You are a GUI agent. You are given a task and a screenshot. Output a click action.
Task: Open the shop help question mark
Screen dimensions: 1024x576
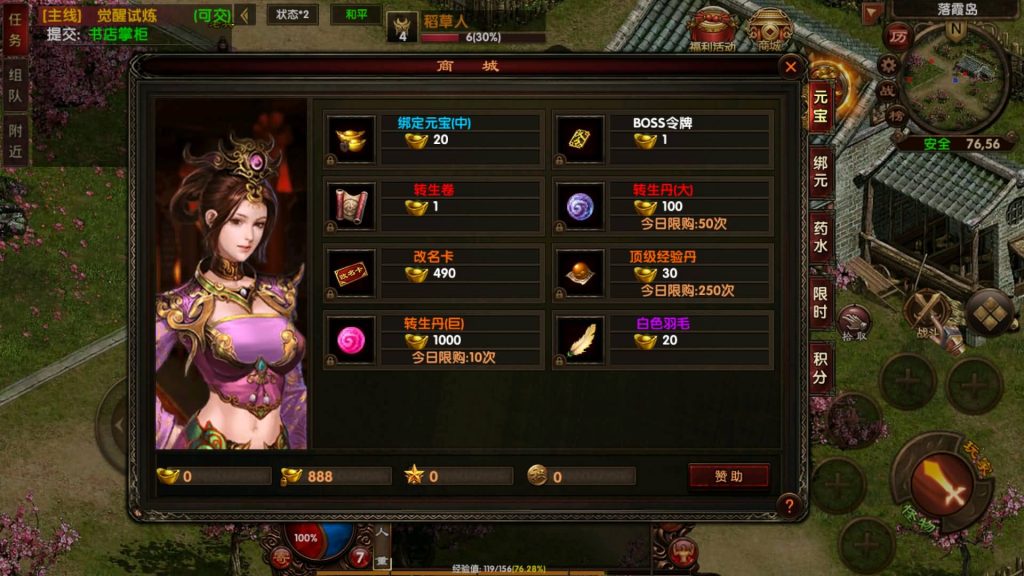(789, 505)
